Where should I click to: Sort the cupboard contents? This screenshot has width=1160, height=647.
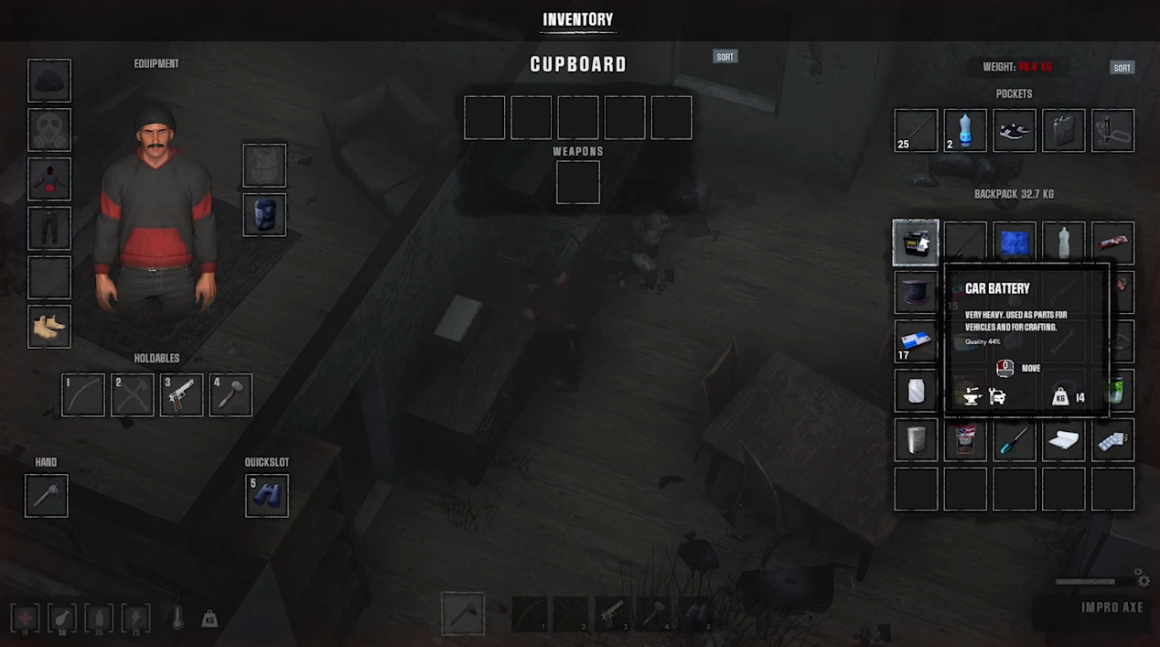(x=725, y=57)
